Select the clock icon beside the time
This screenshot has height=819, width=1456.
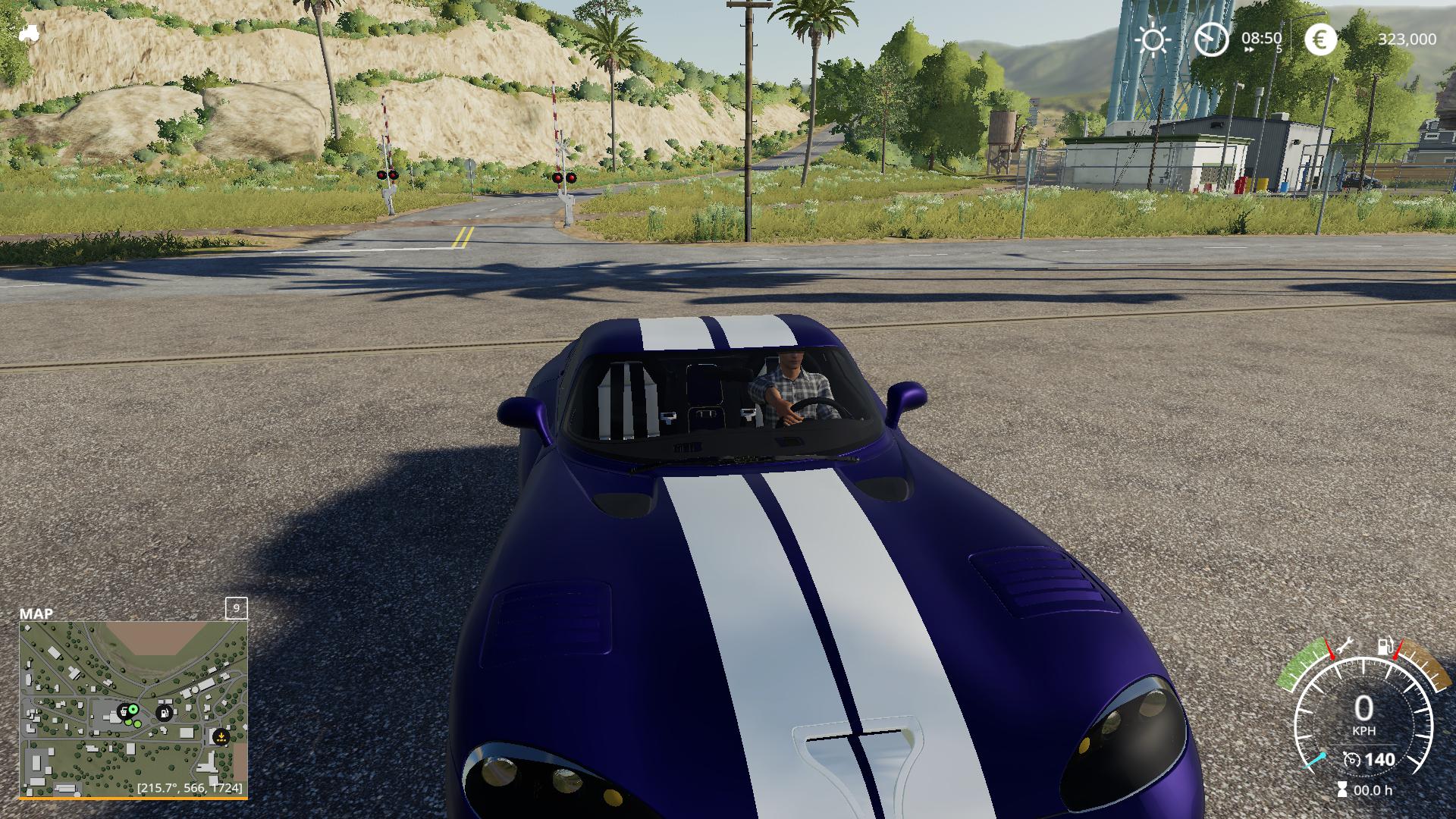click(x=1211, y=39)
